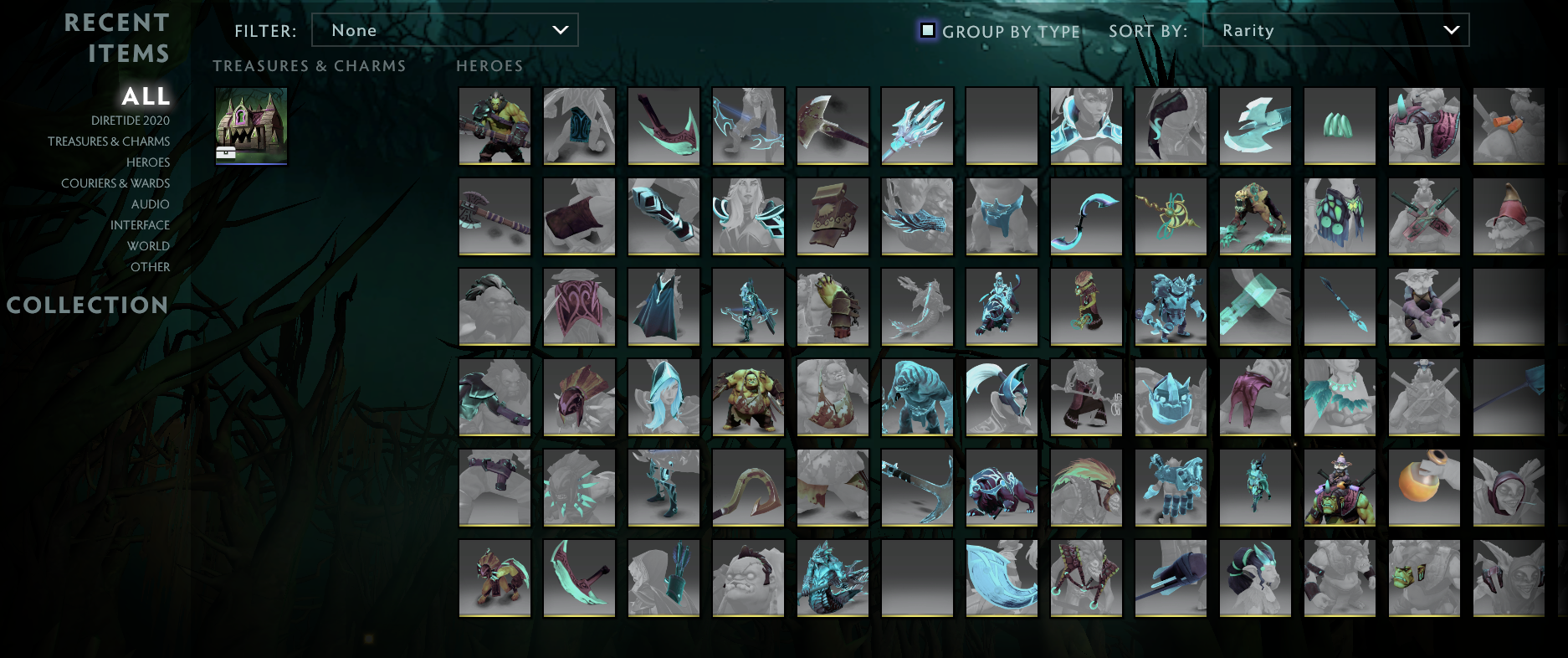Select the frost trident weapon icon
Viewport: 1568px width, 658px height.
coord(917,126)
